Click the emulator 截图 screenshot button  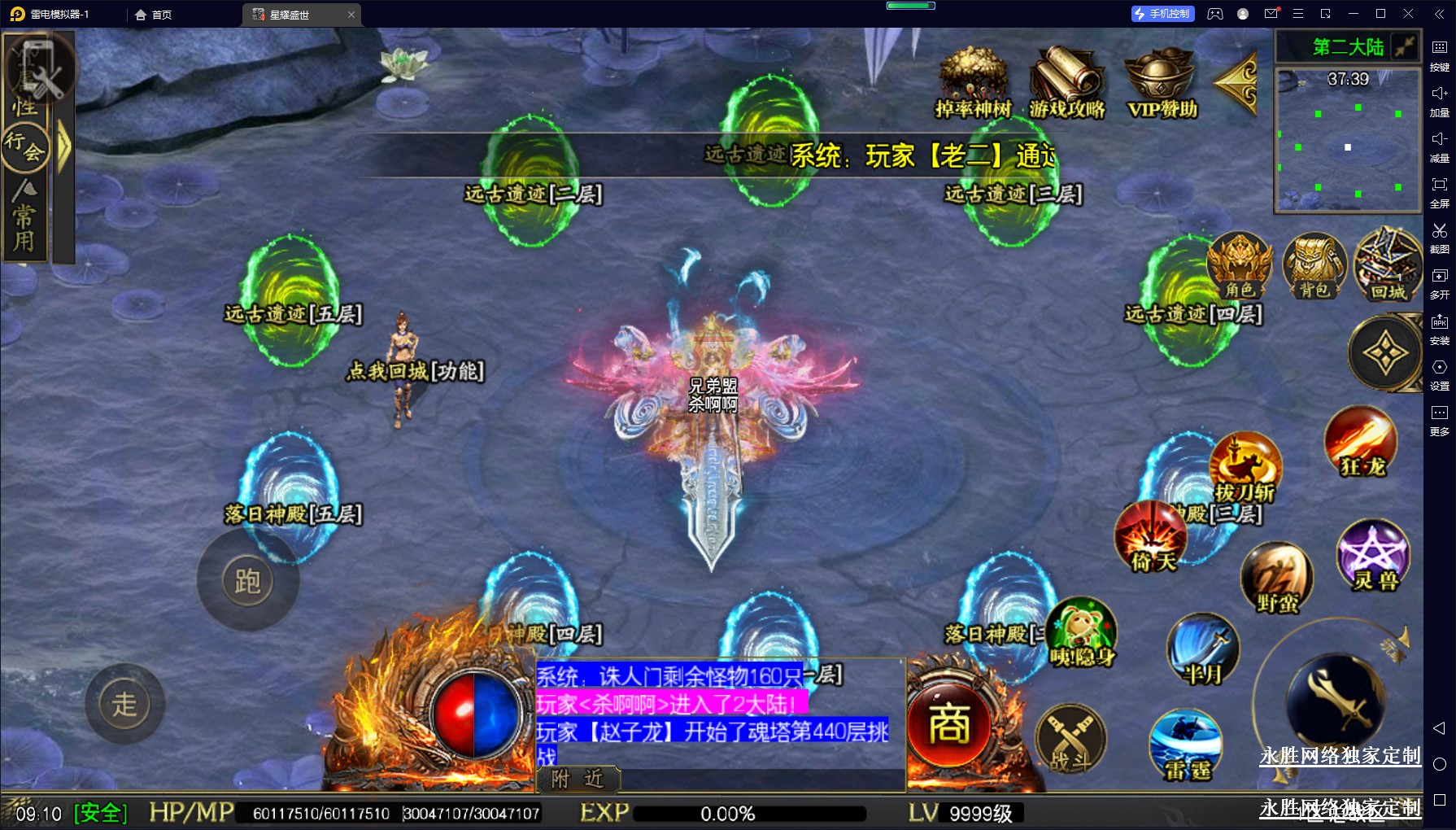point(1439,237)
